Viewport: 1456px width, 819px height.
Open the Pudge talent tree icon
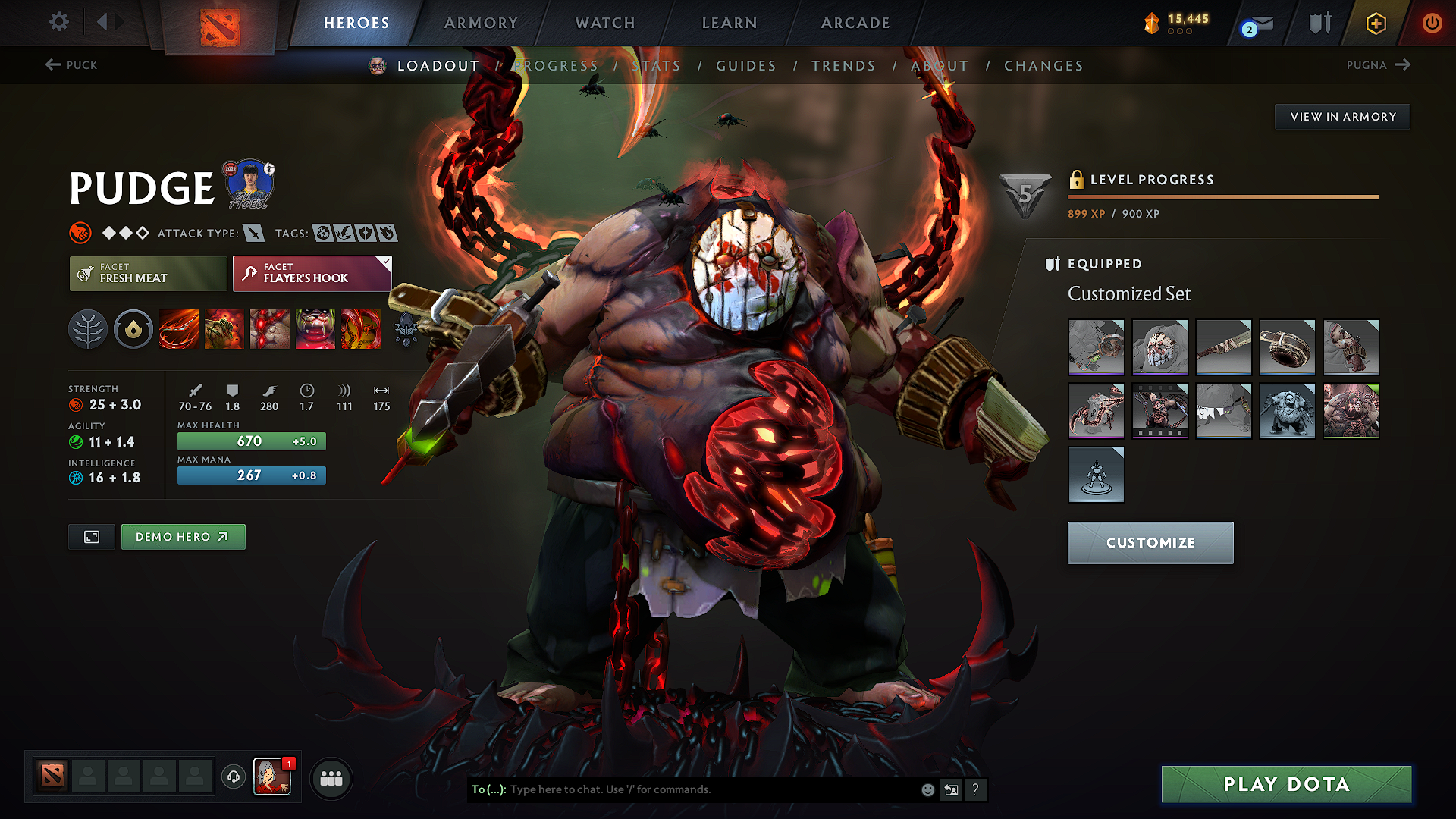point(88,329)
